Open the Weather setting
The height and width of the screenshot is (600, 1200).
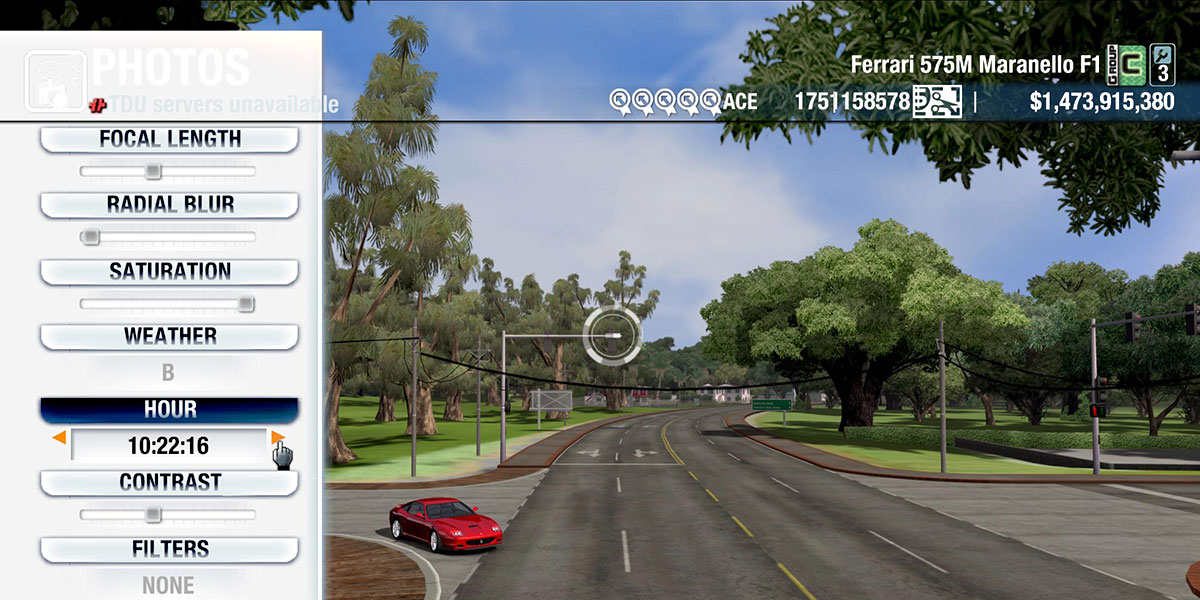tap(169, 336)
